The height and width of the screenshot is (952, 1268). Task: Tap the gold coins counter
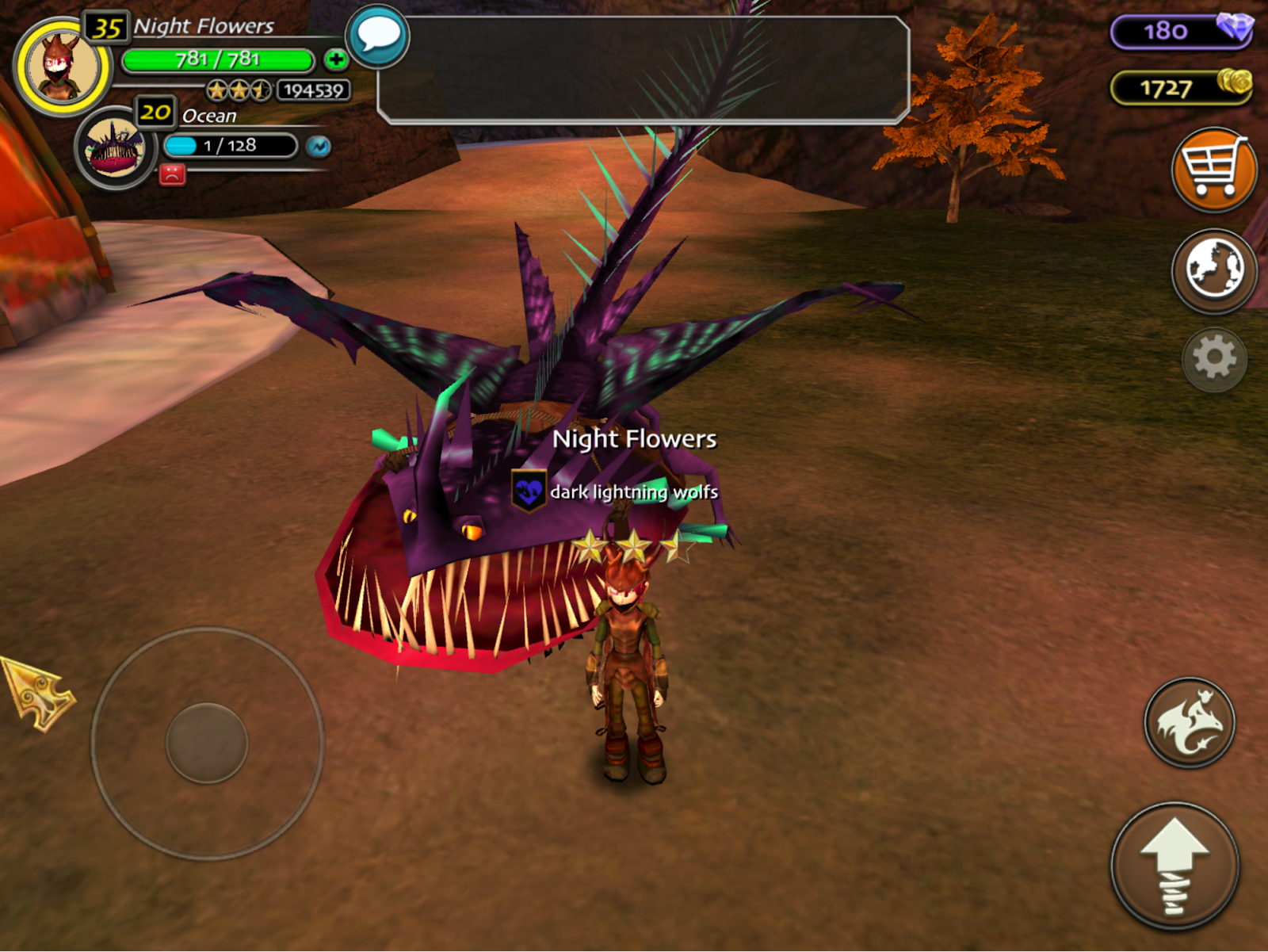coord(1180,87)
